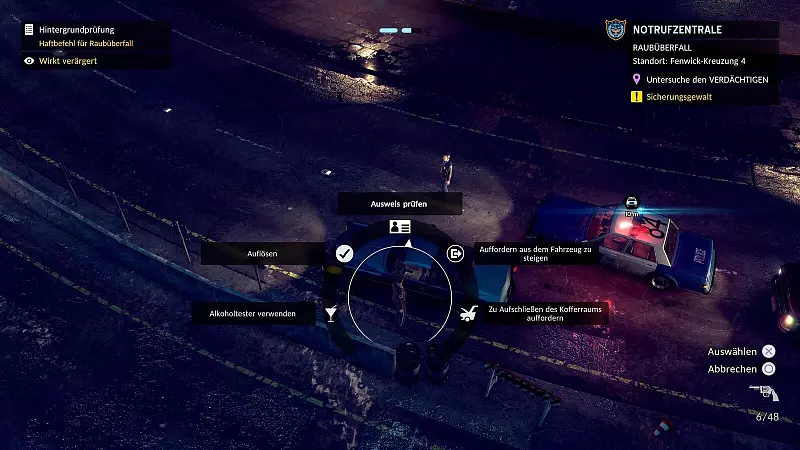This screenshot has width=800, height=450.
Task: Click the patrol car marker icon
Action: coord(631,202)
